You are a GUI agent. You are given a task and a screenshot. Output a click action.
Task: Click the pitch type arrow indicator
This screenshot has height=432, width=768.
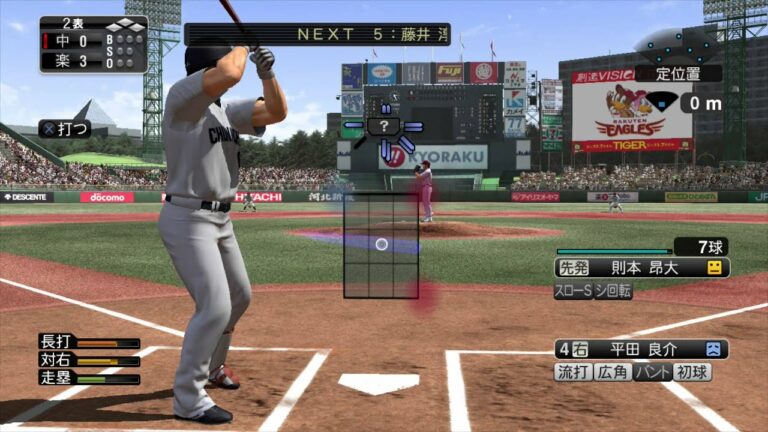click(x=383, y=127)
